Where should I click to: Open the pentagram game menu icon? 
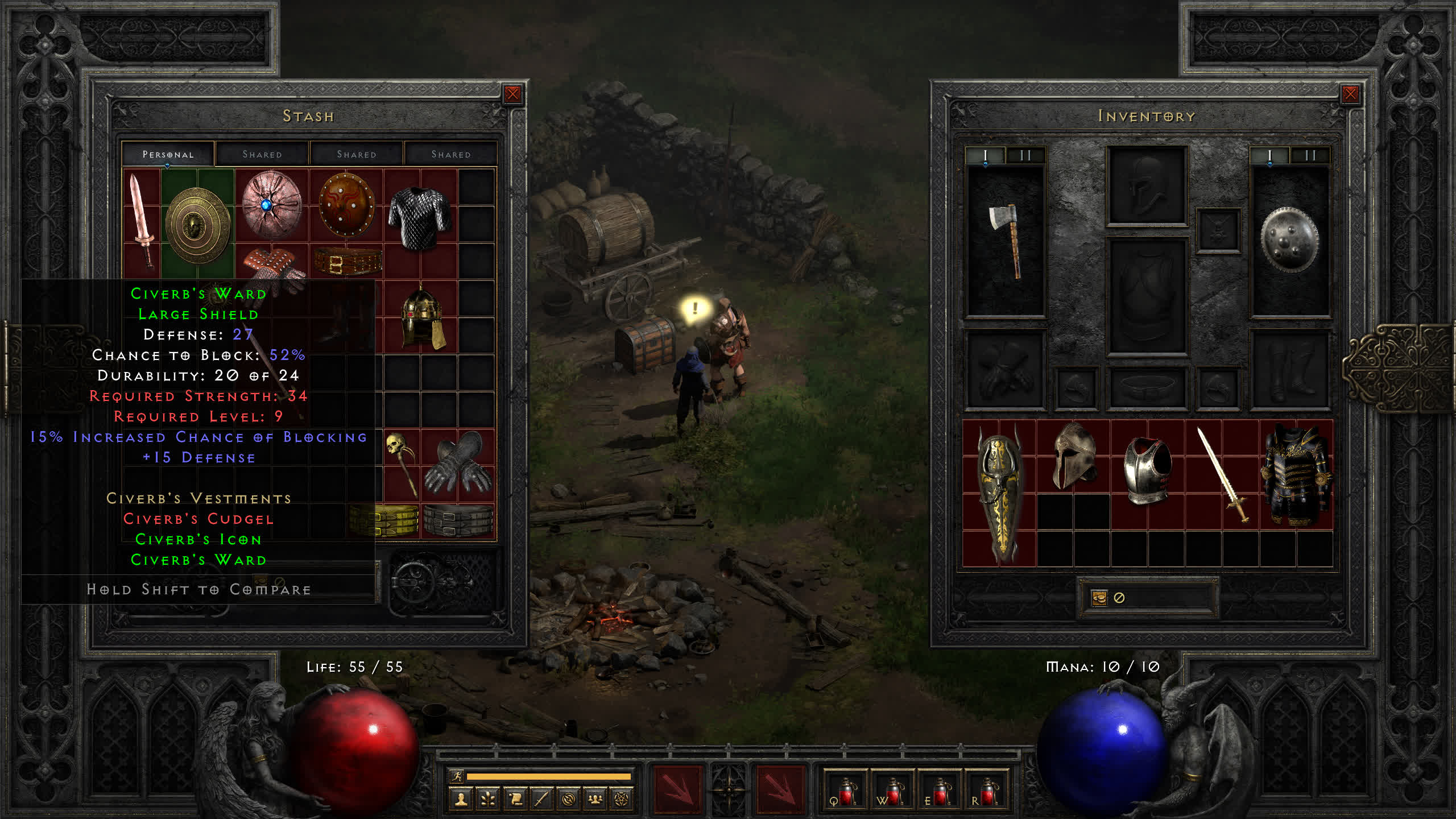(x=622, y=799)
